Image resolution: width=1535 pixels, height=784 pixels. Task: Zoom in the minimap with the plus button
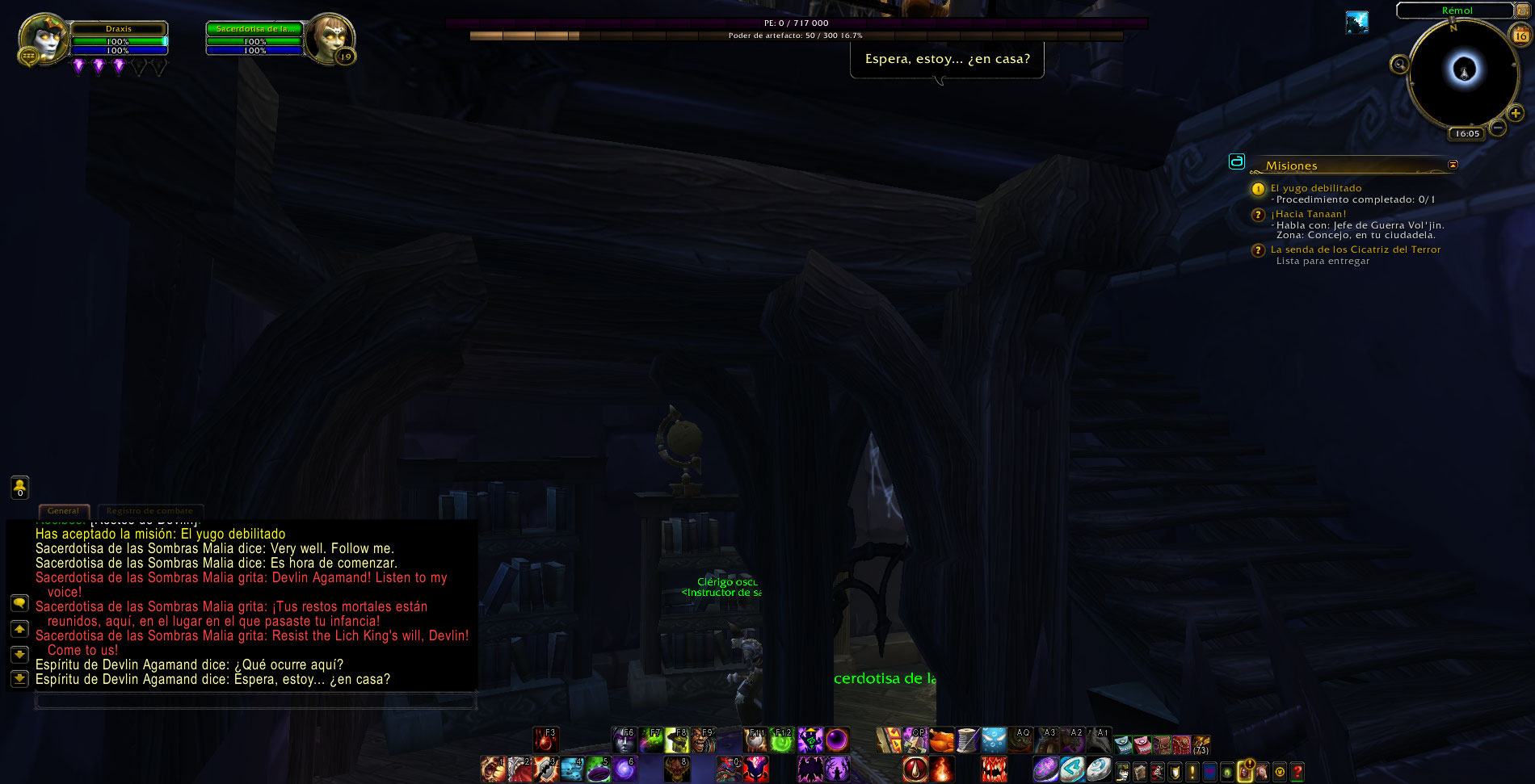coord(1516,114)
